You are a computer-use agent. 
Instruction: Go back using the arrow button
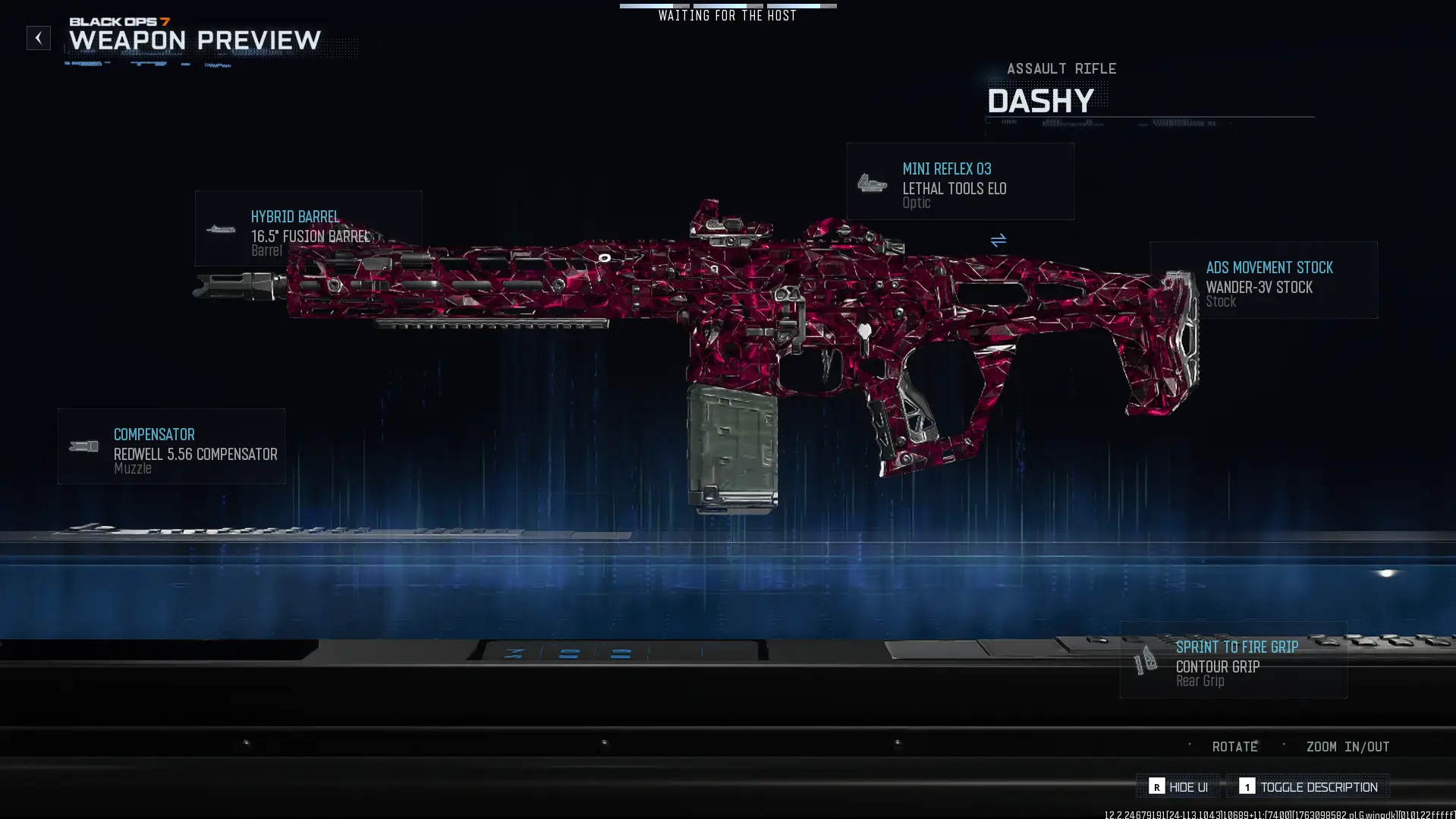[x=39, y=38]
